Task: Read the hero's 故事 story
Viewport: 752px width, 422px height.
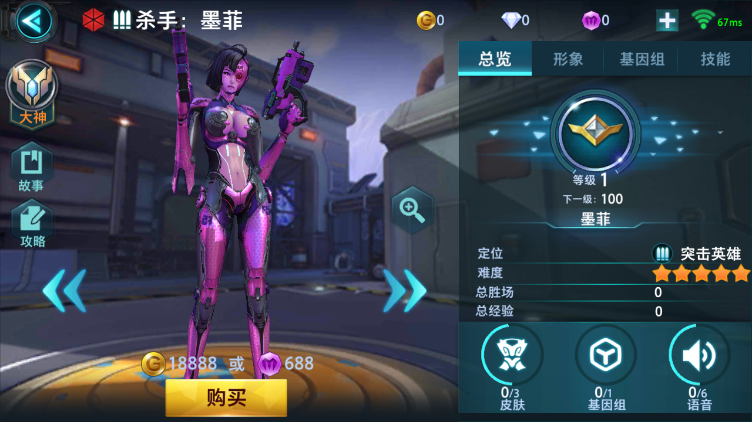Action: click(31, 167)
